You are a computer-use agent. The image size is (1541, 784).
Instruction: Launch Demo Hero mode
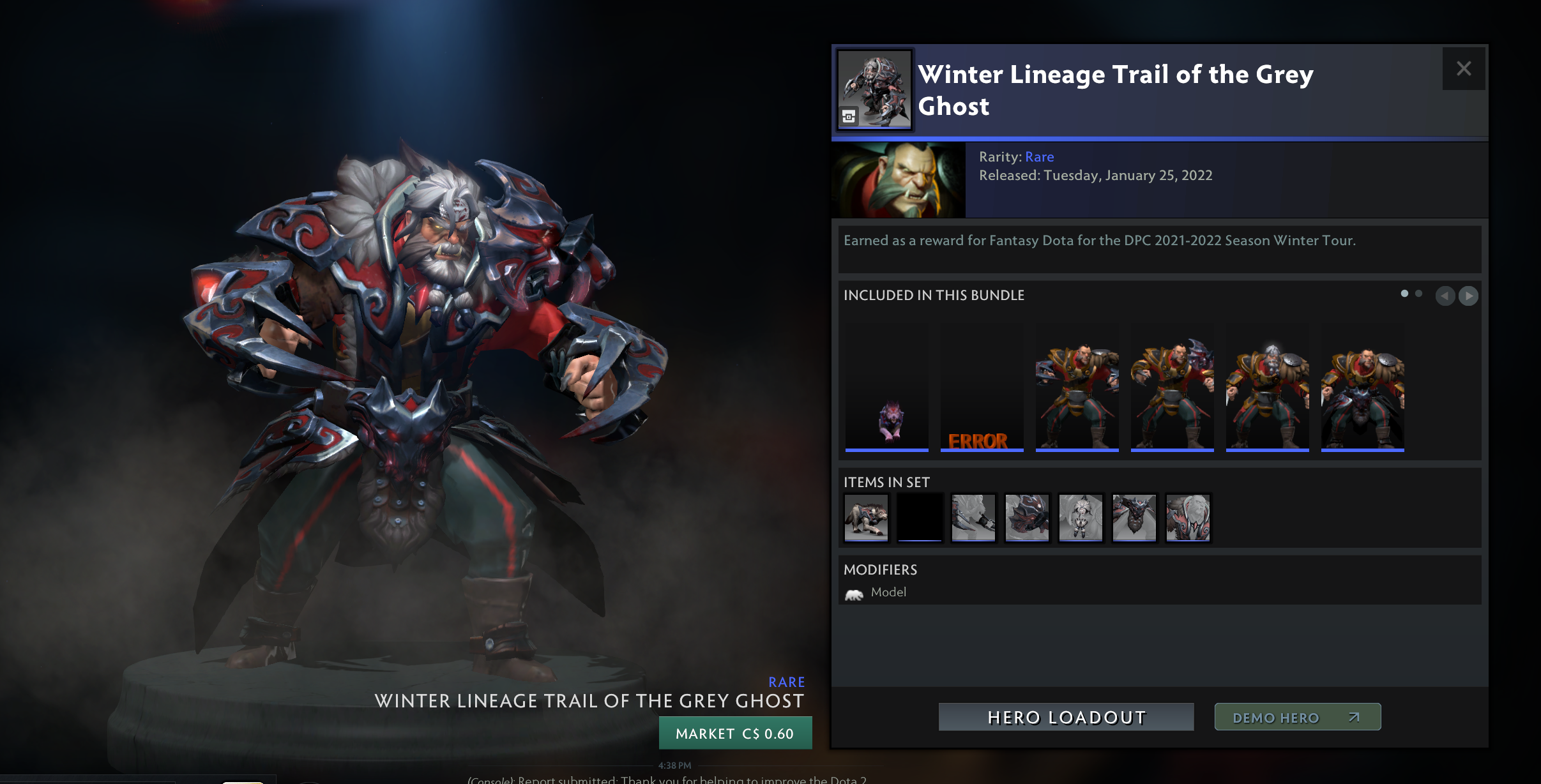tap(1297, 717)
